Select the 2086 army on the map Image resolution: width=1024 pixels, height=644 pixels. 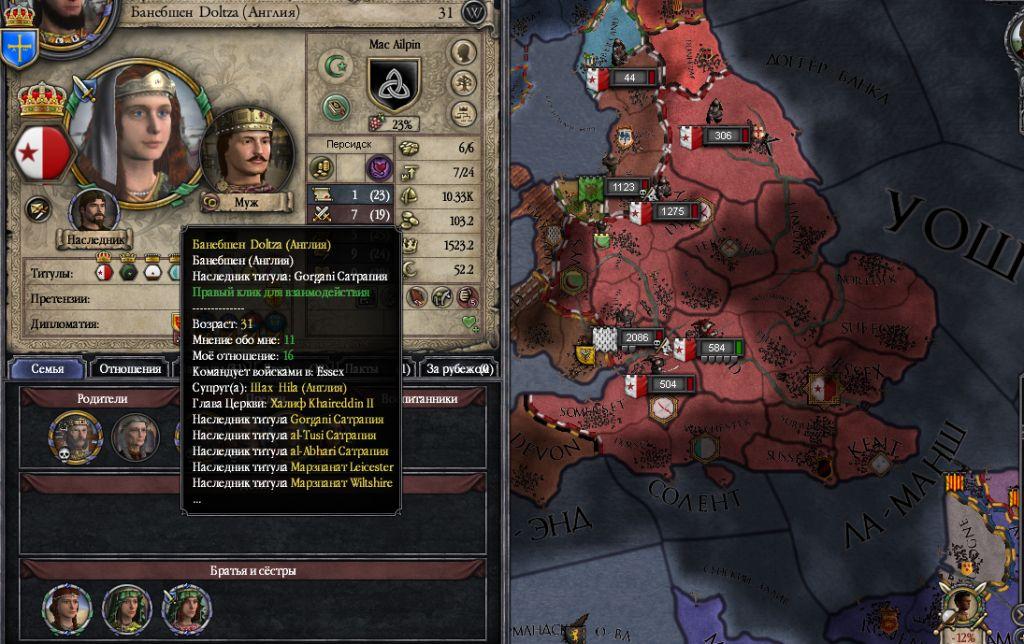point(636,338)
